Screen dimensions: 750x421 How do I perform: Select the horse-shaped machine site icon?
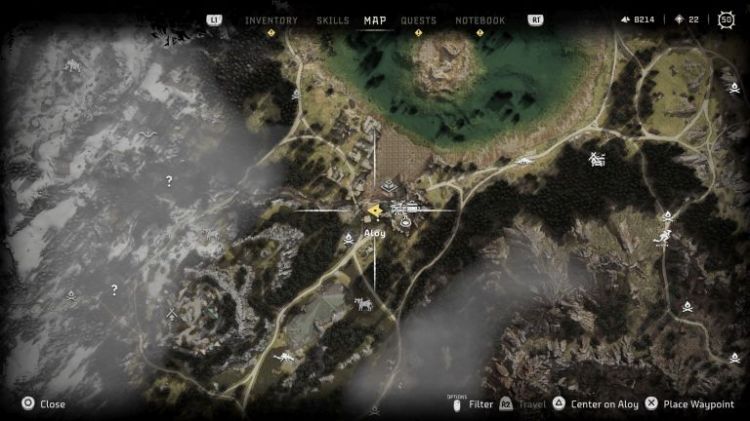click(x=362, y=302)
